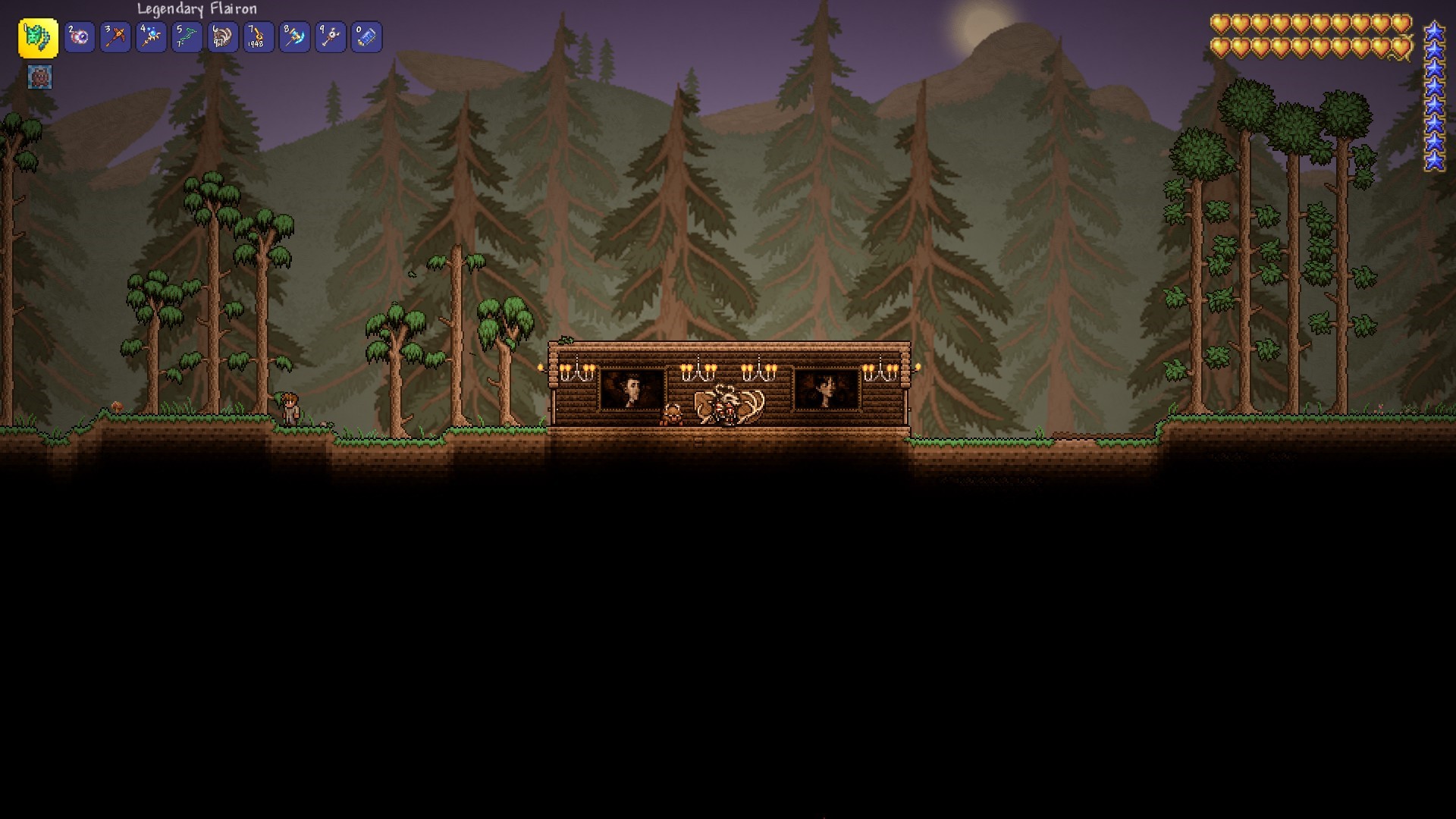Equip the eye orb weapon in hotbar slot 2

pyautogui.click(x=80, y=36)
